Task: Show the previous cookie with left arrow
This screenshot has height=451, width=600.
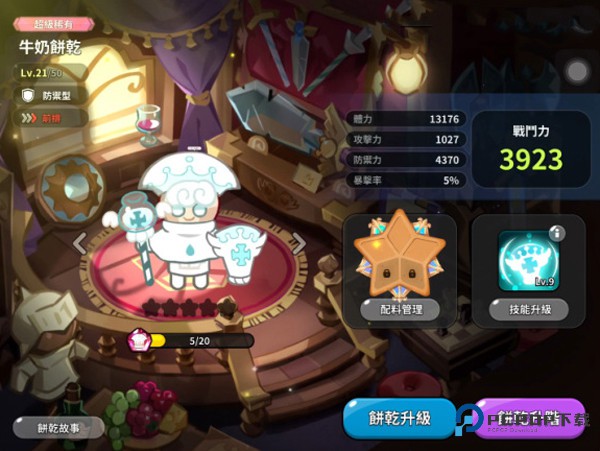Action: [x=78, y=242]
